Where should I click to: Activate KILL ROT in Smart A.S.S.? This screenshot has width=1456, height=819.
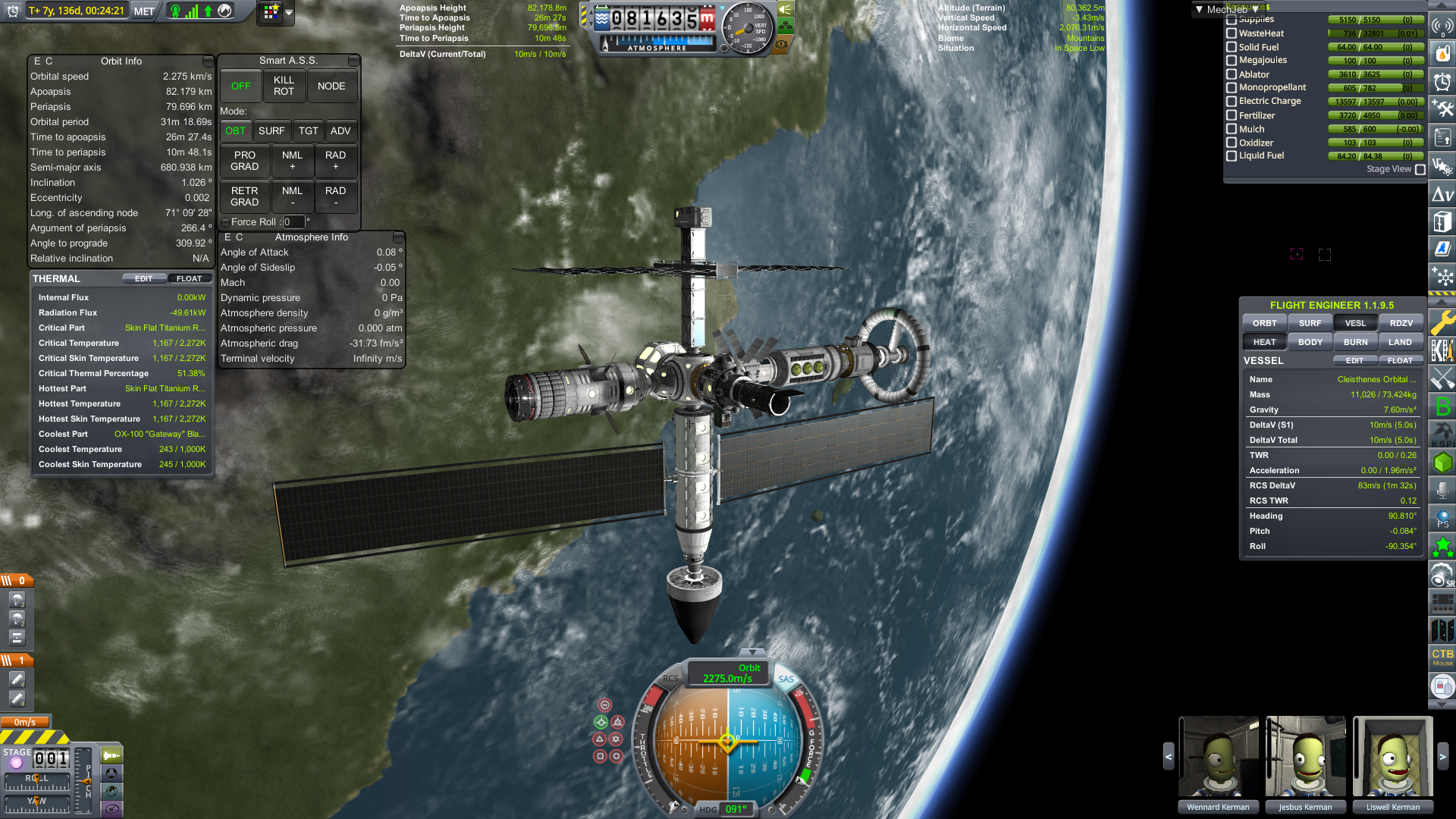click(284, 86)
